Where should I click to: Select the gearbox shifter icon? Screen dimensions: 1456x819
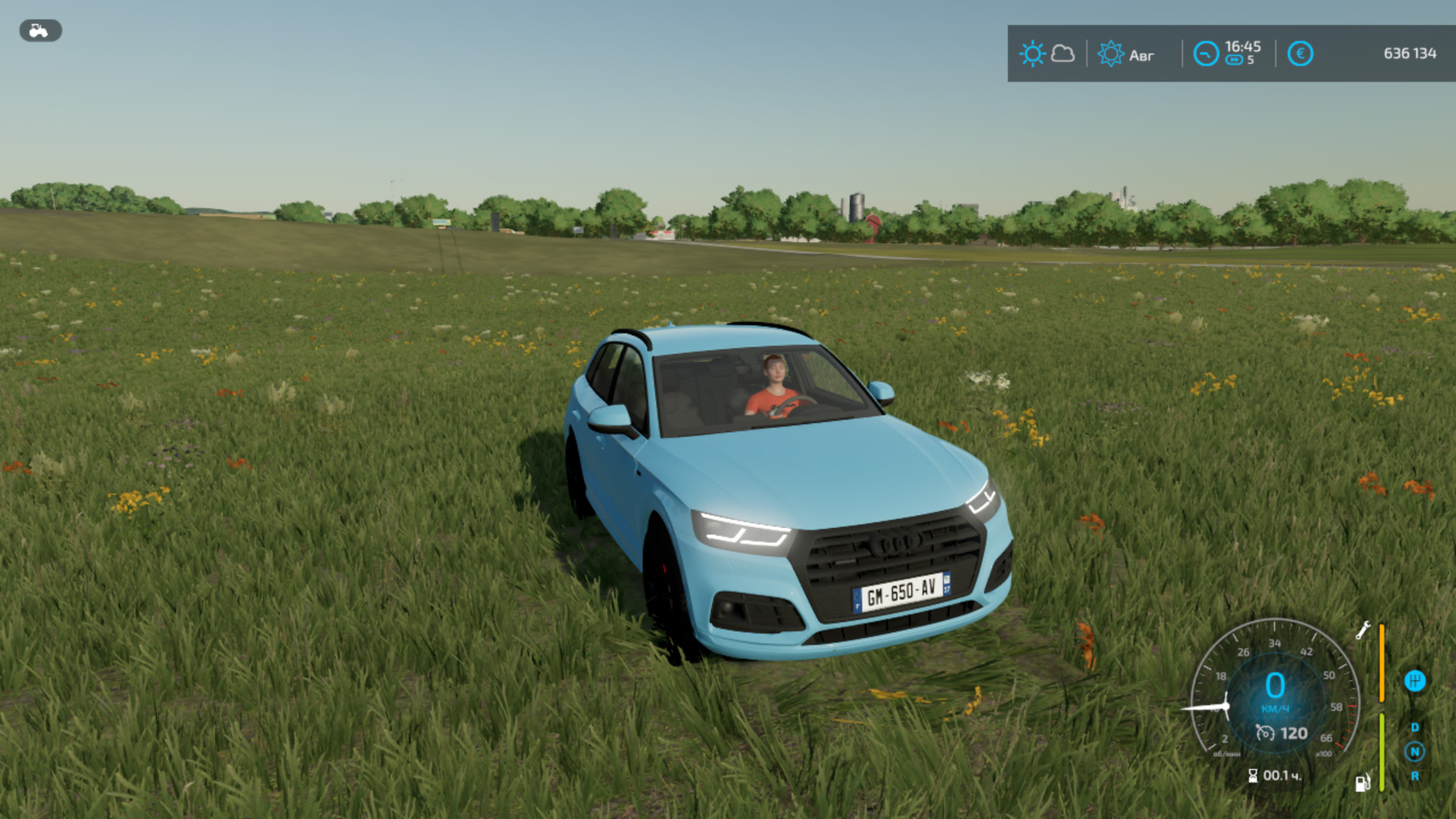(x=1415, y=681)
